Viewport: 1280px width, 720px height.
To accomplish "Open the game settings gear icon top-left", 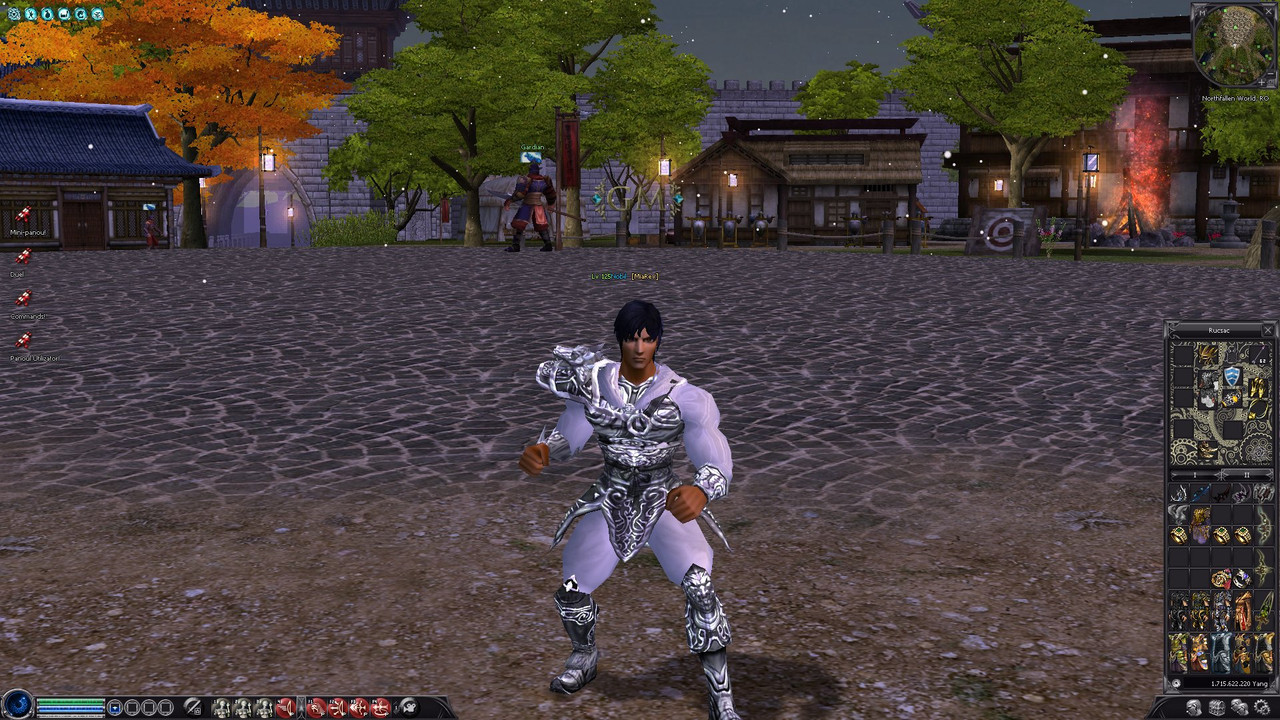I will click(x=14, y=15).
